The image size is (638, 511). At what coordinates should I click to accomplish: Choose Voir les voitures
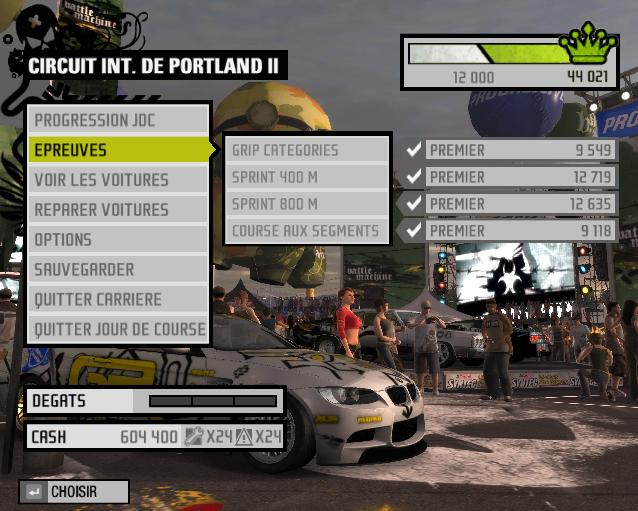coord(118,180)
